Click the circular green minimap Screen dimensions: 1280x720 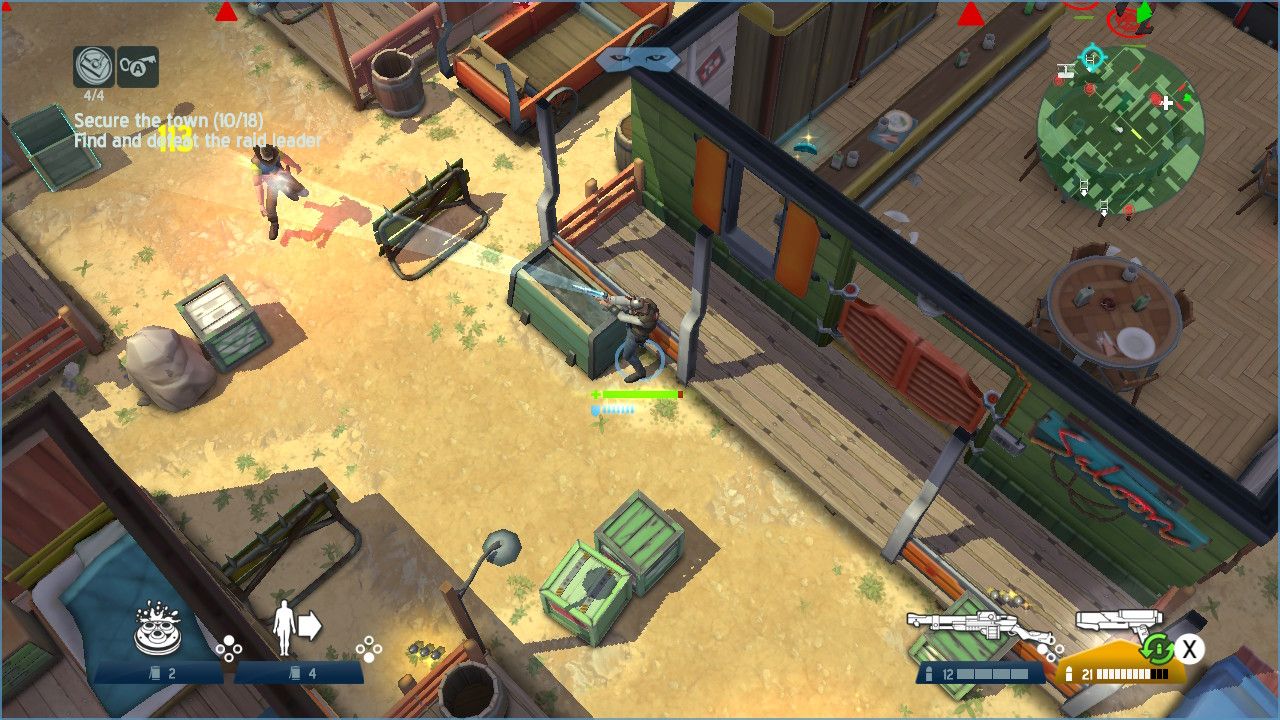click(1120, 130)
